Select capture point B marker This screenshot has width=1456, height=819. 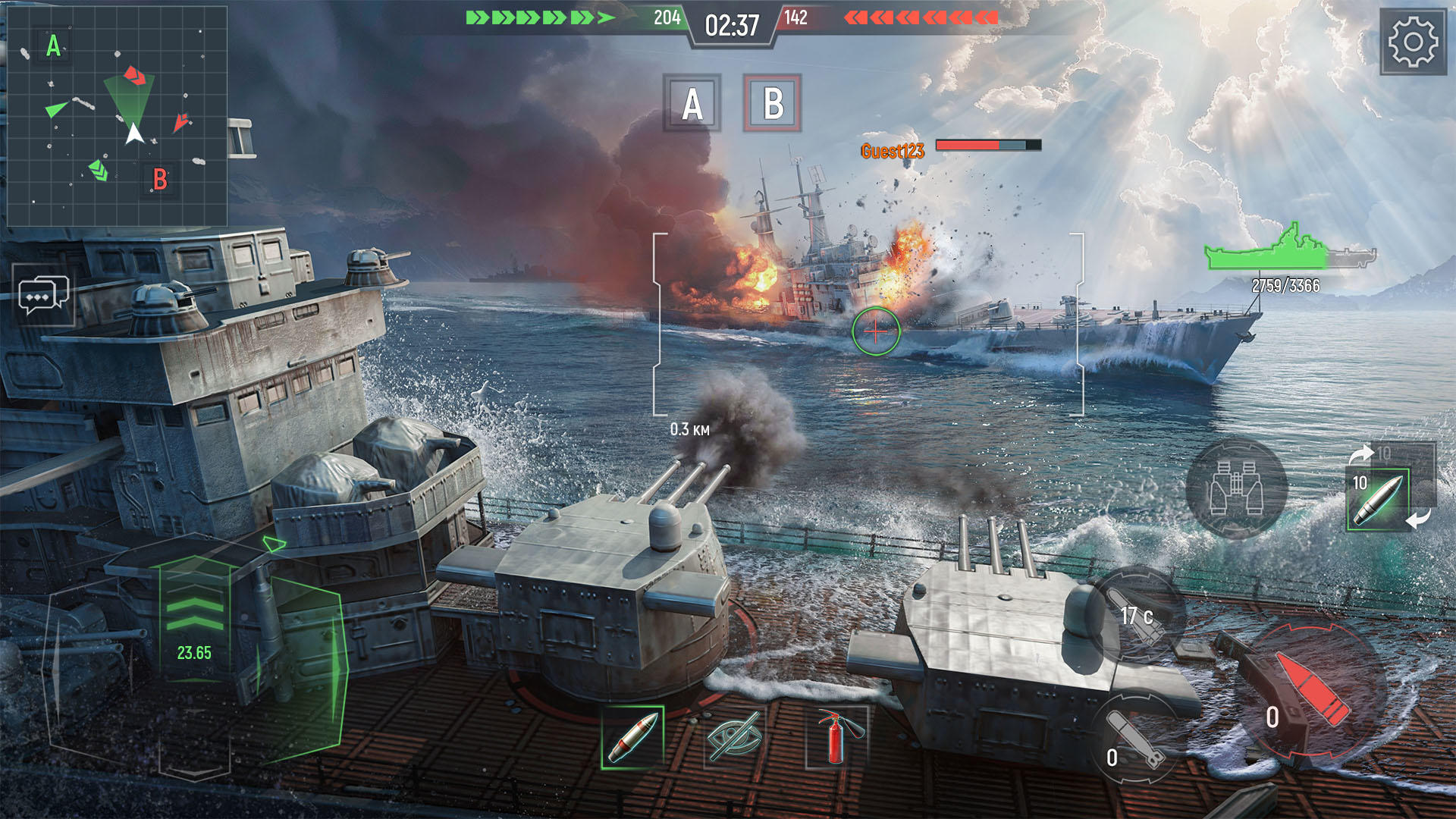773,105
